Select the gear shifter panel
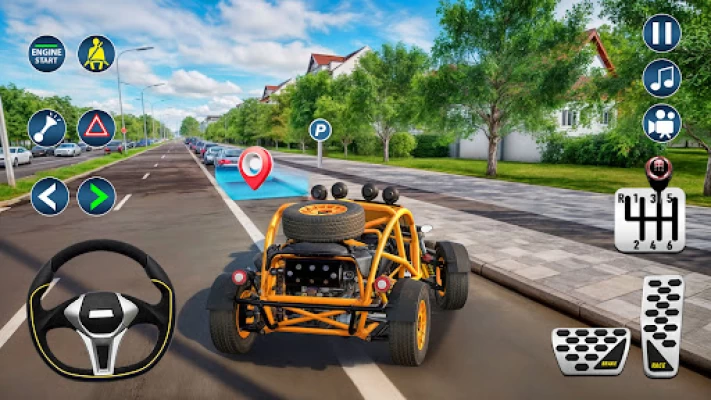Image resolution: width=711 pixels, height=400 pixels. click(649, 218)
